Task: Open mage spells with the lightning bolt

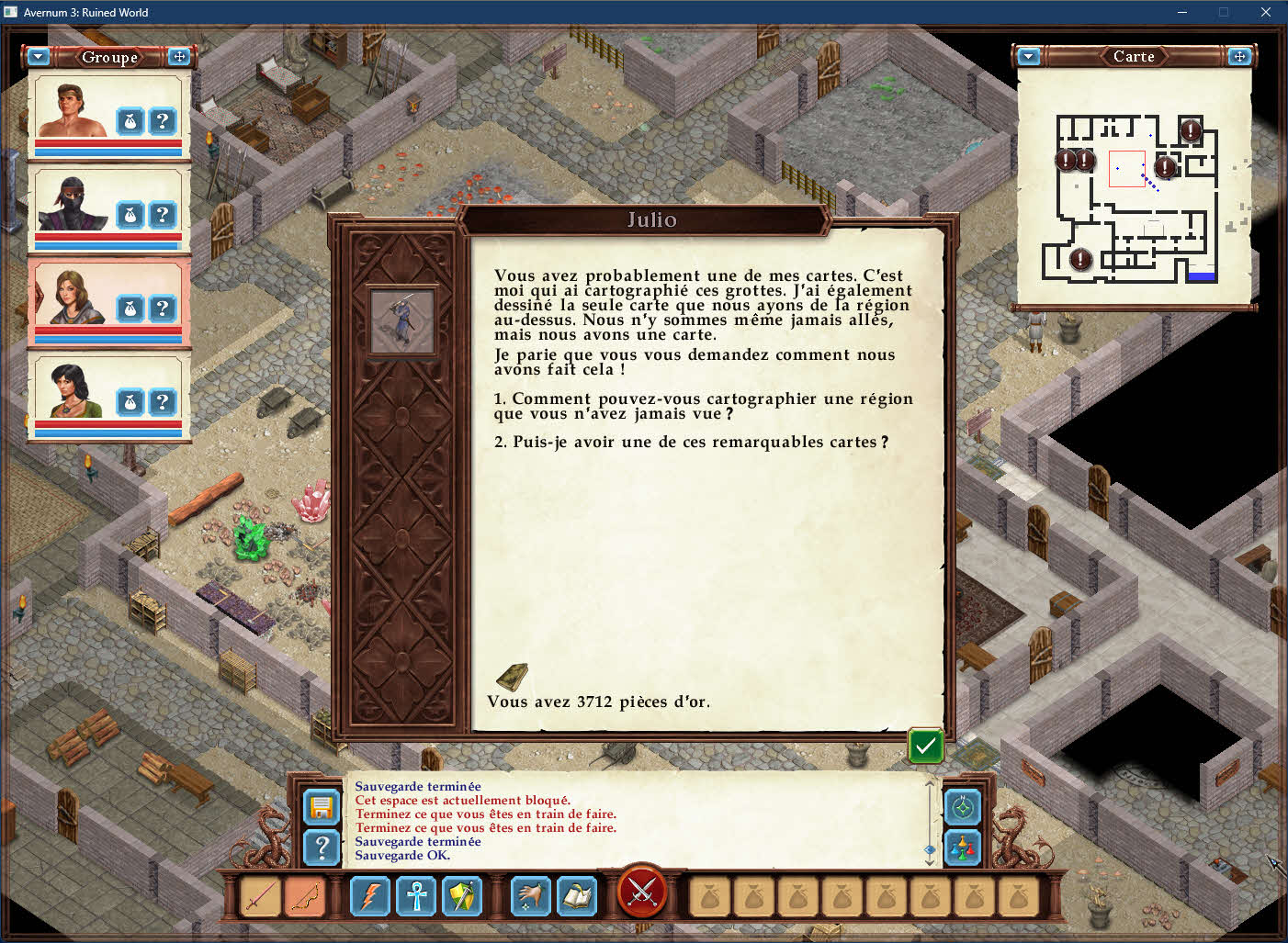Action: tap(370, 896)
